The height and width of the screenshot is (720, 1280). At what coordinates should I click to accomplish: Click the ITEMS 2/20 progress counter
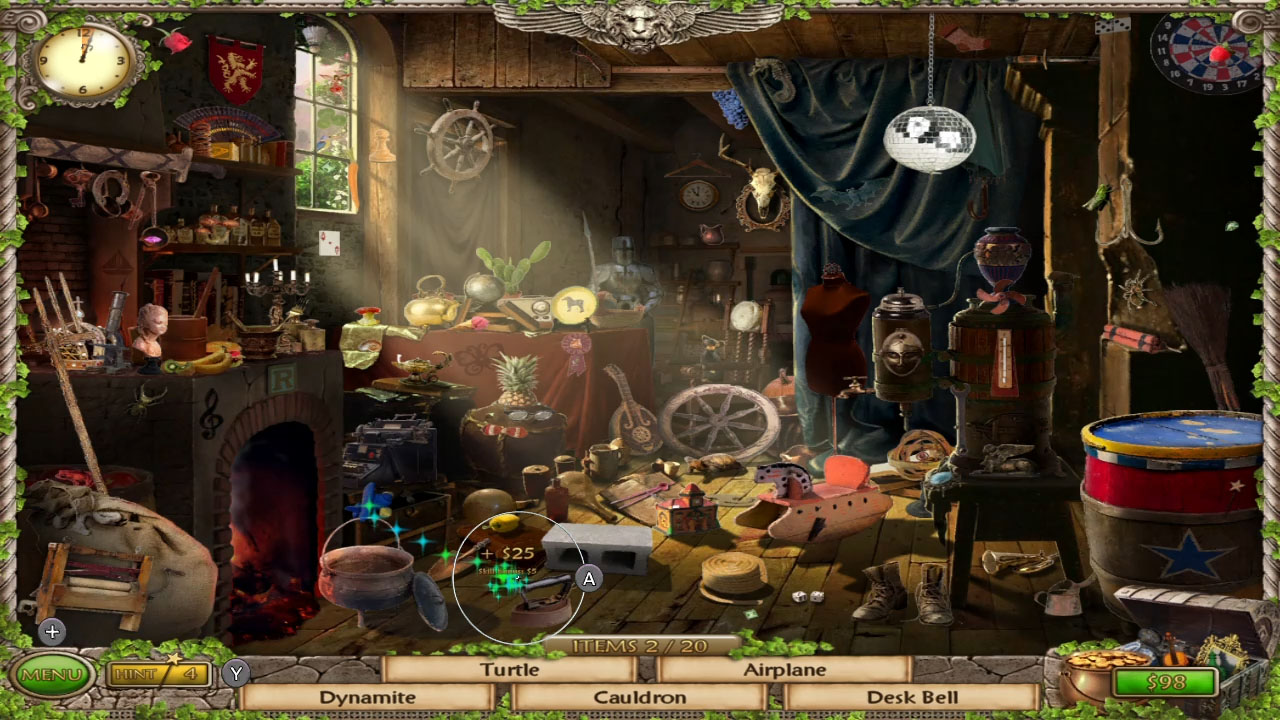[x=640, y=644]
